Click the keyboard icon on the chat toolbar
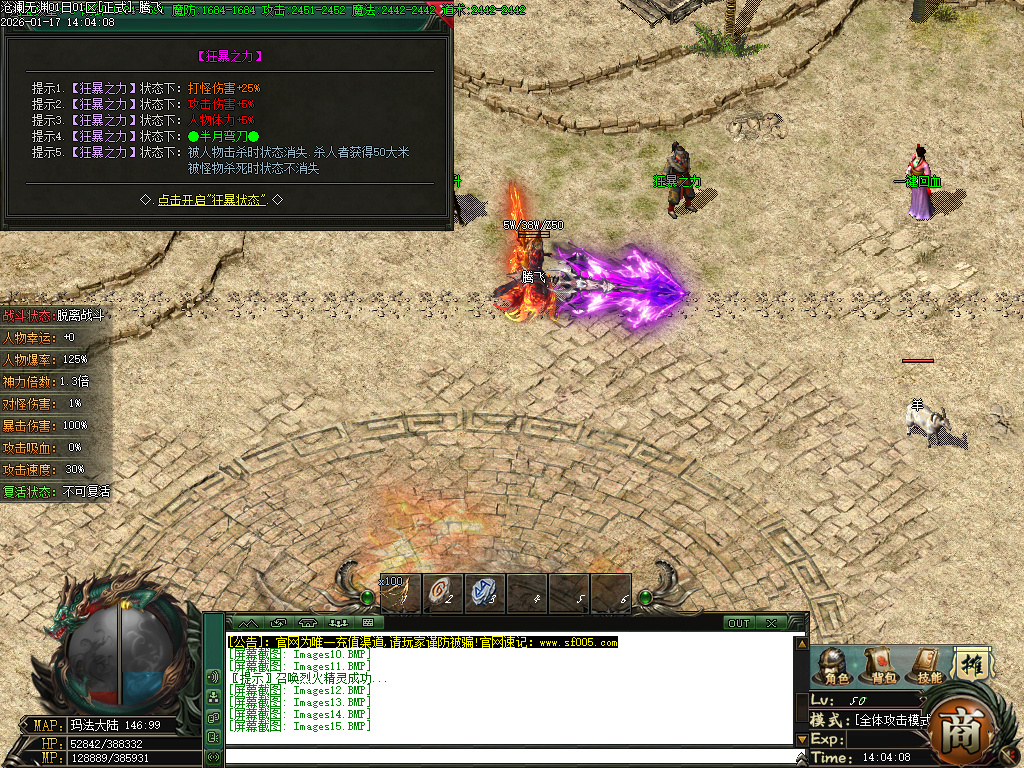This screenshot has width=1024, height=768. [367, 623]
